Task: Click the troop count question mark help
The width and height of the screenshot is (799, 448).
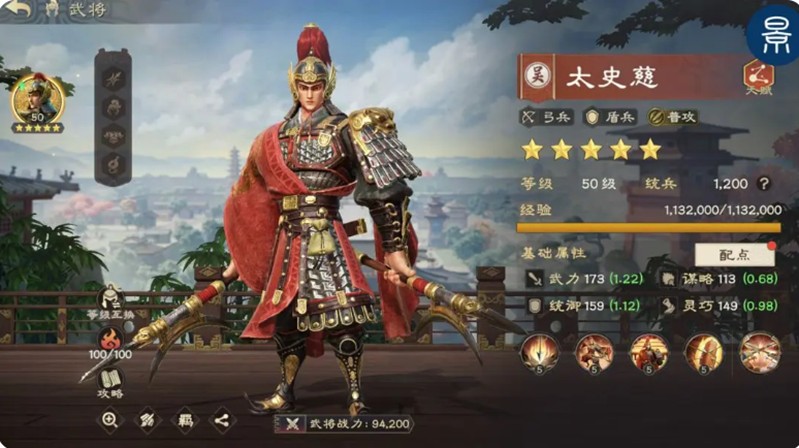Action: coord(764,184)
